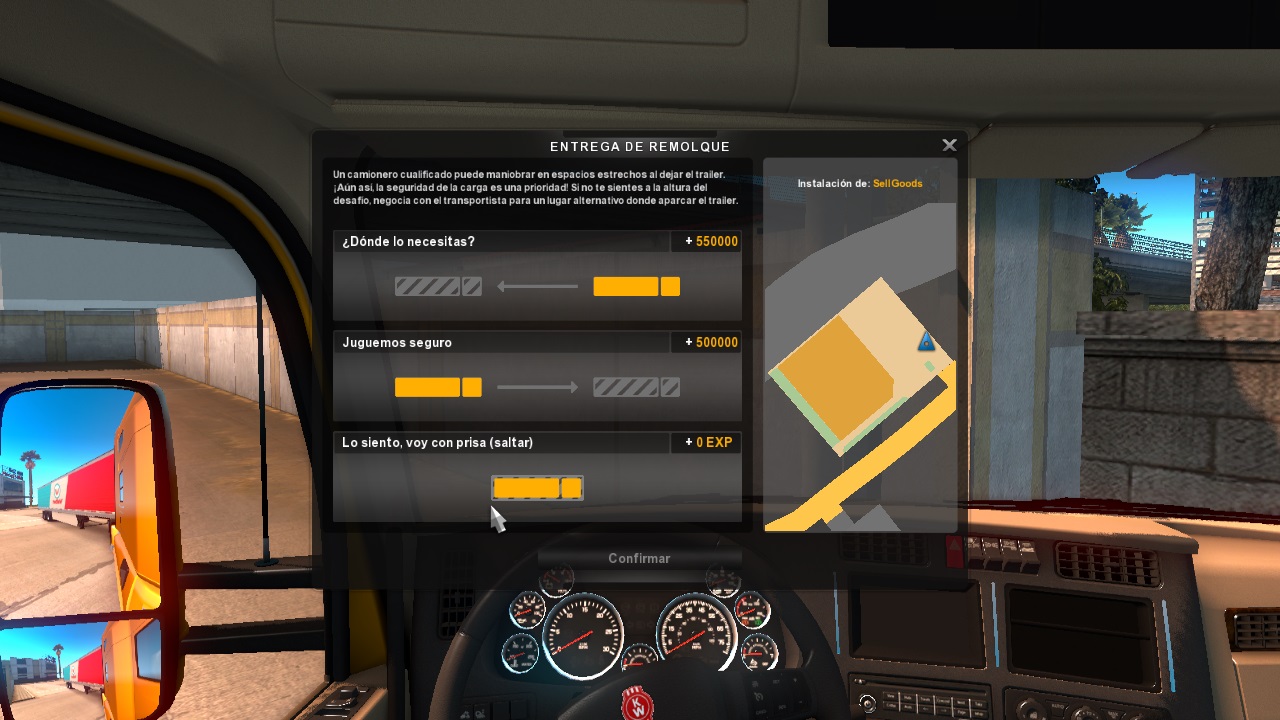Click the 'ENTREGA DE REMOLQUE' dialog title
Viewport: 1280px width, 720px height.
click(x=639, y=146)
